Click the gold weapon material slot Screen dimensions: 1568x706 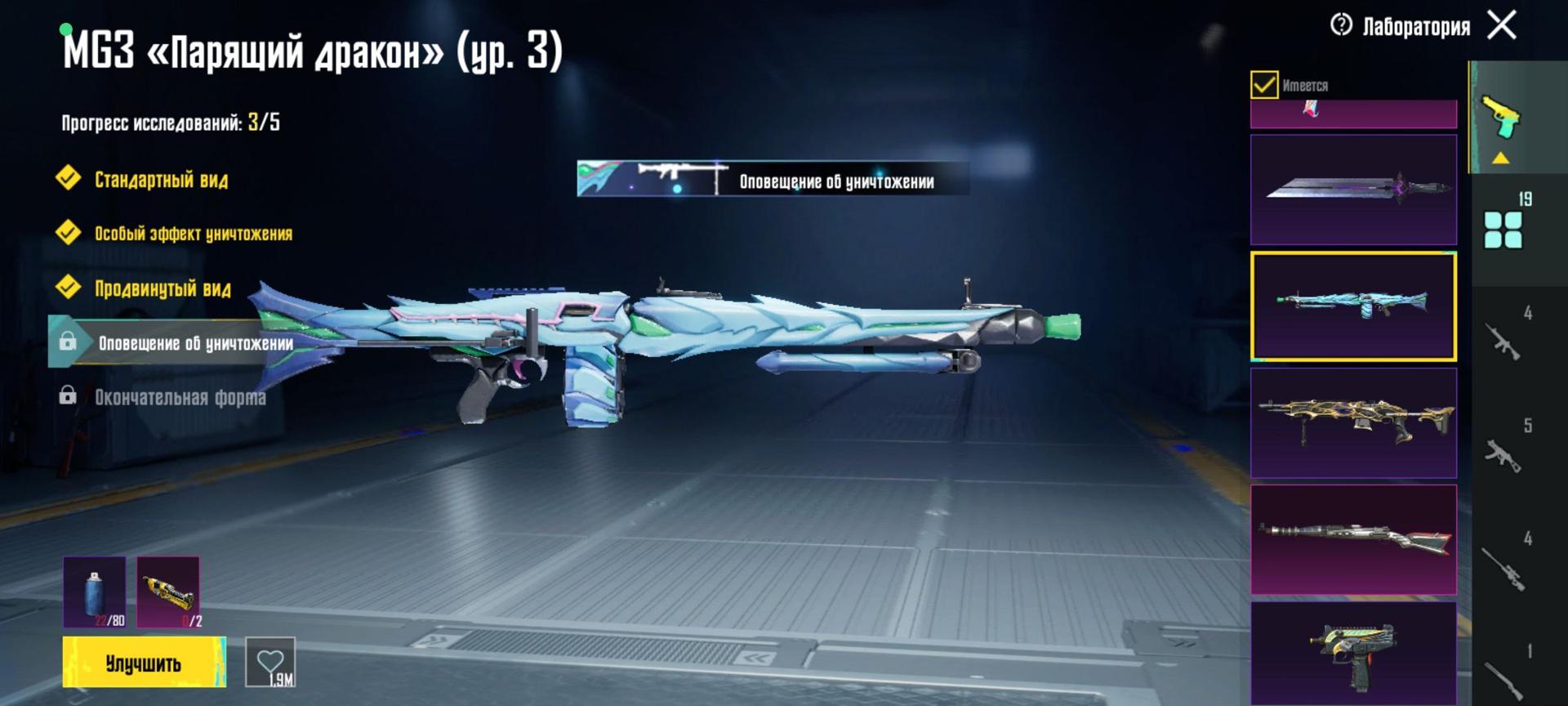[x=168, y=592]
